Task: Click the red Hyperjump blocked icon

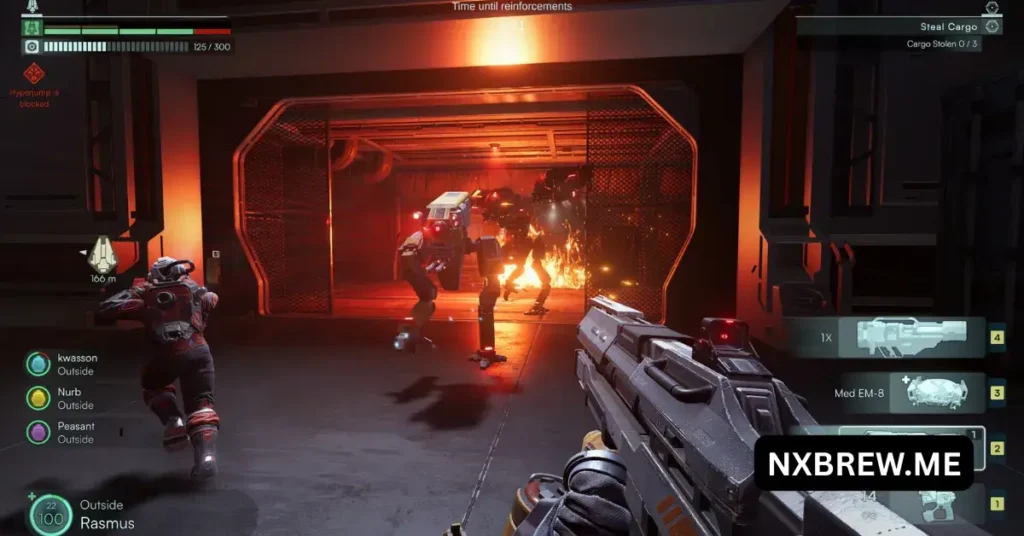Action: point(34,72)
